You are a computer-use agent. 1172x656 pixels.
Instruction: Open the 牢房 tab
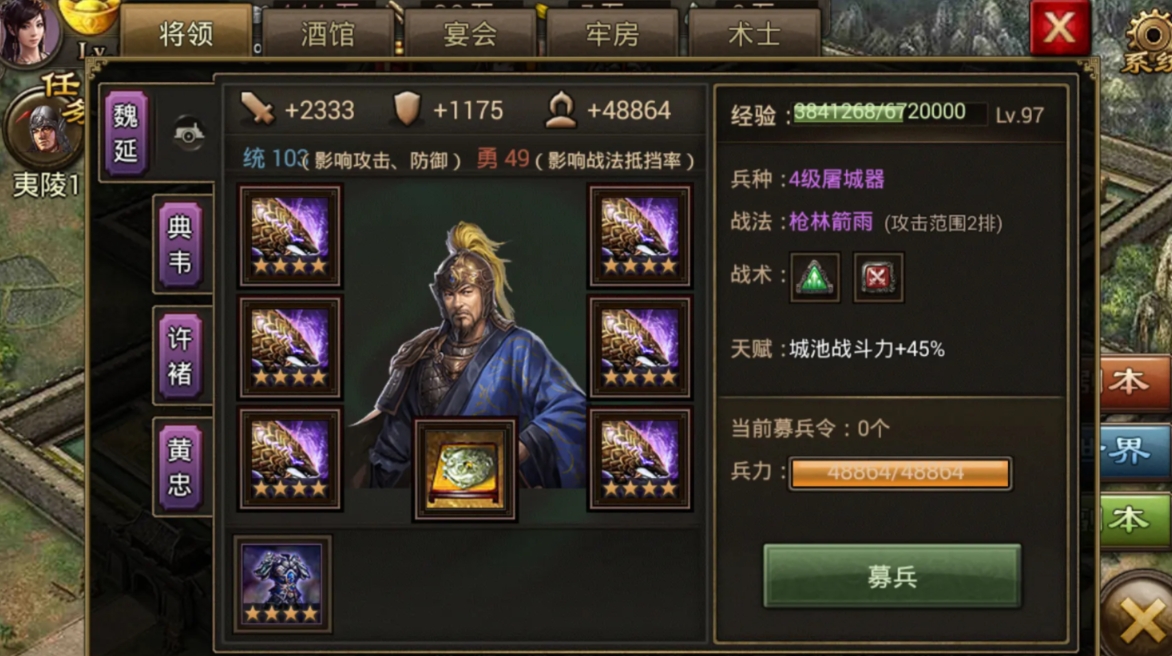click(x=612, y=35)
